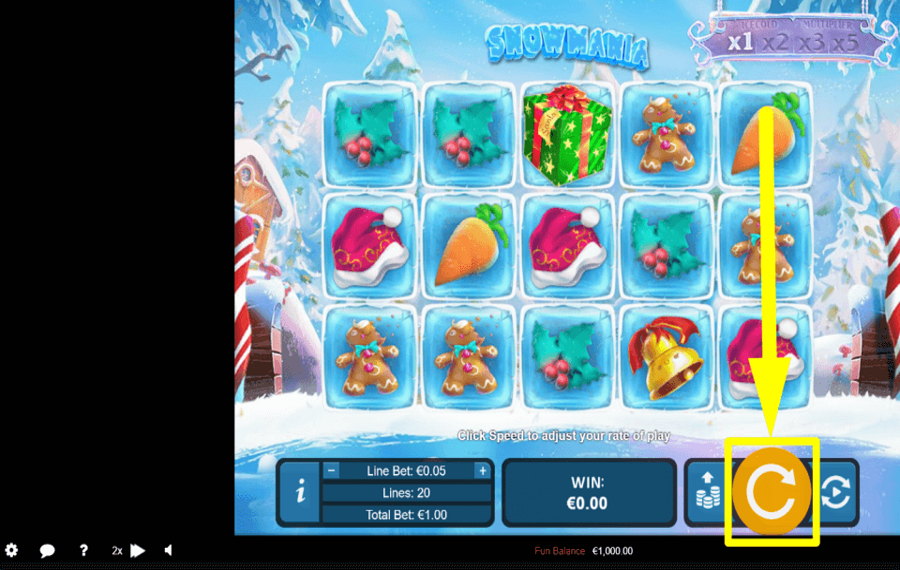Open the paytable info button
900x570 pixels.
point(301,493)
